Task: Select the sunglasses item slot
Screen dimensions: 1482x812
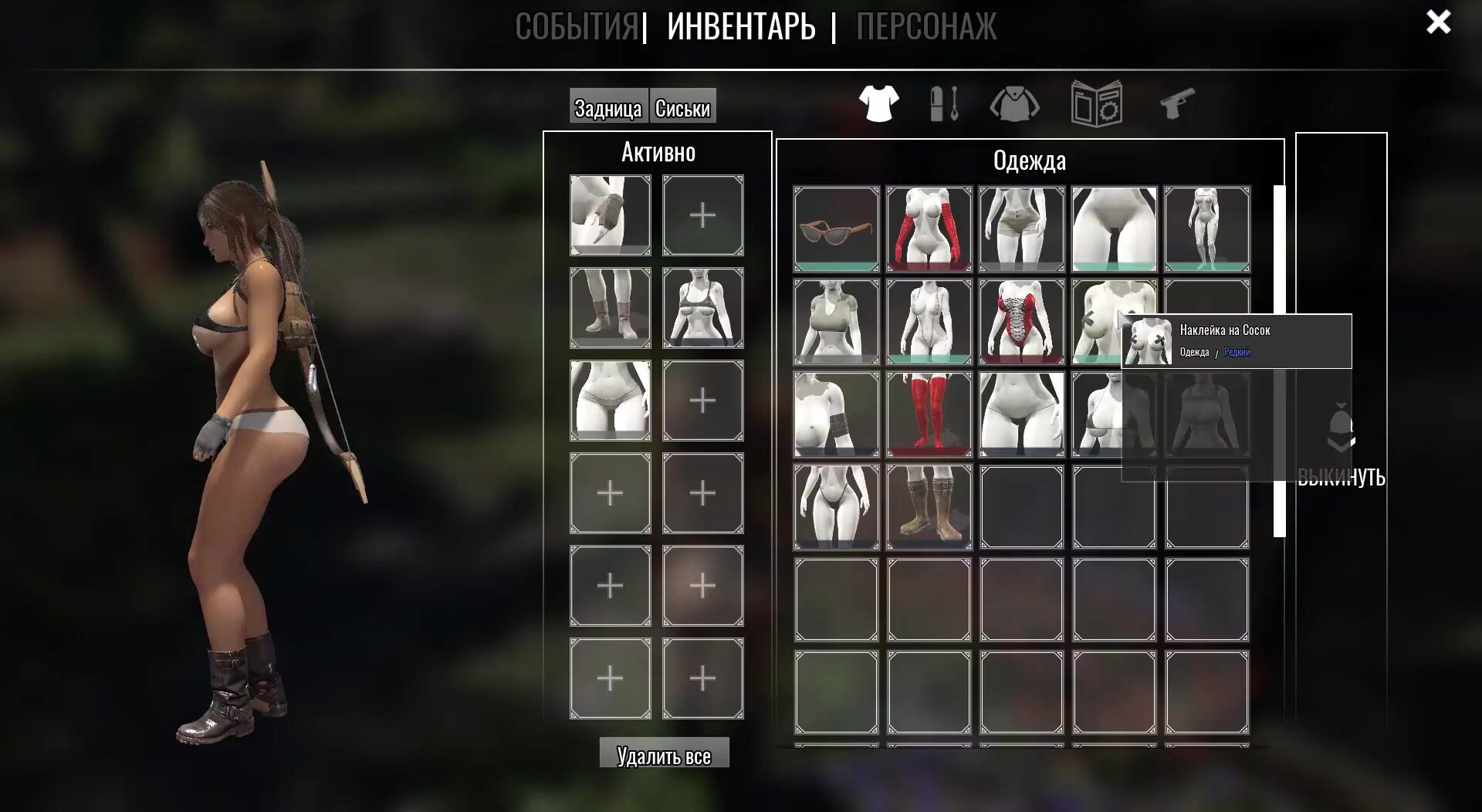Action: [837, 228]
